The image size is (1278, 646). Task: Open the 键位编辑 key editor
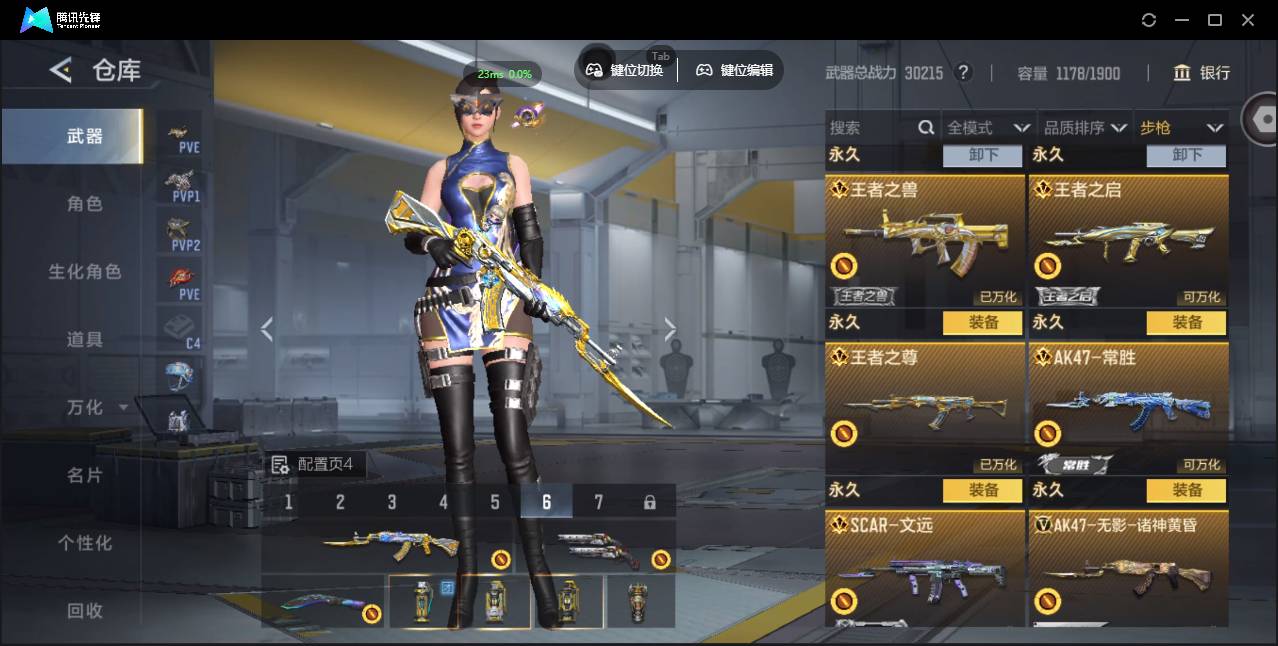pos(735,70)
